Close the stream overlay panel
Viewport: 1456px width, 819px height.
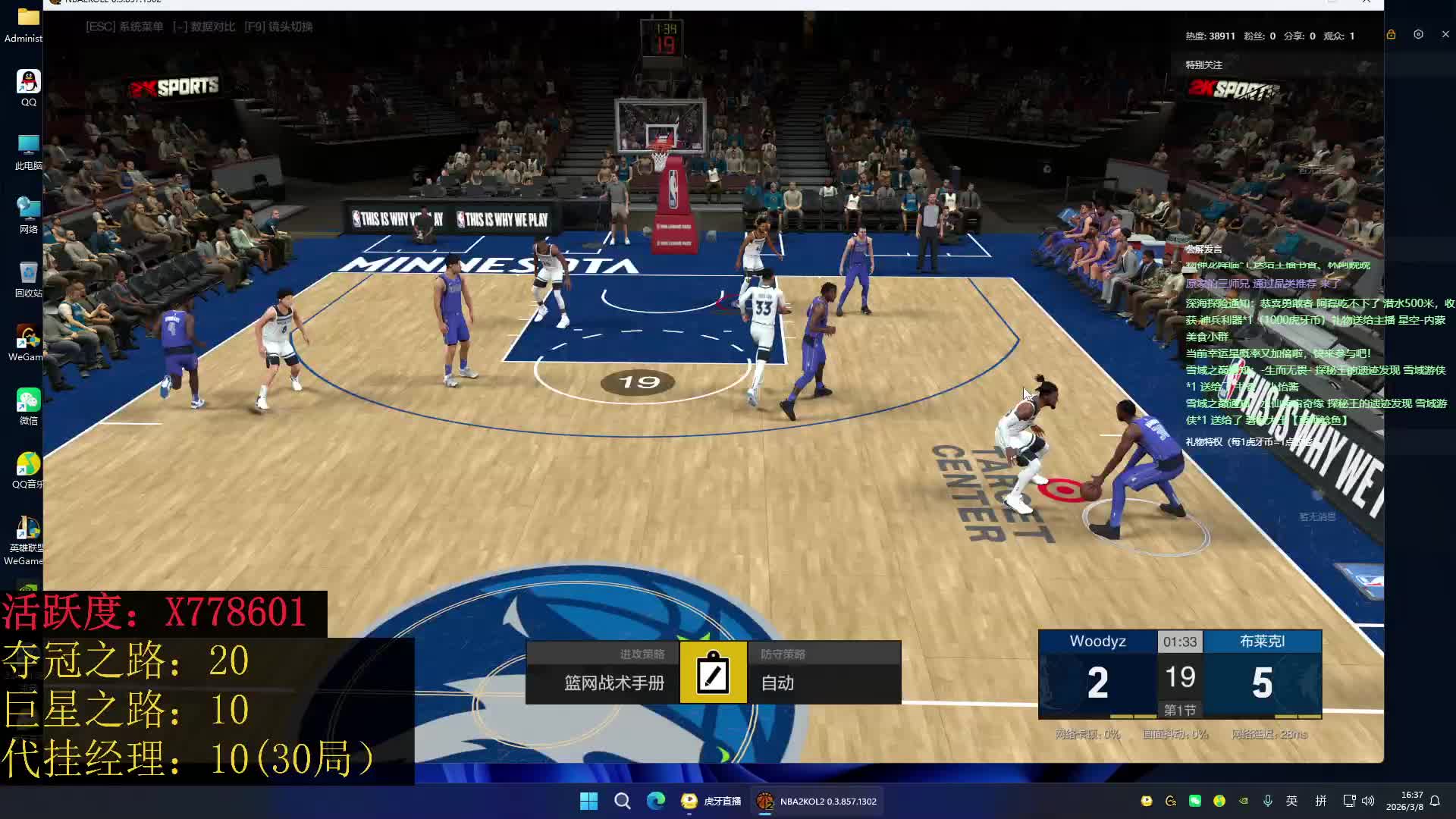tap(1445, 35)
